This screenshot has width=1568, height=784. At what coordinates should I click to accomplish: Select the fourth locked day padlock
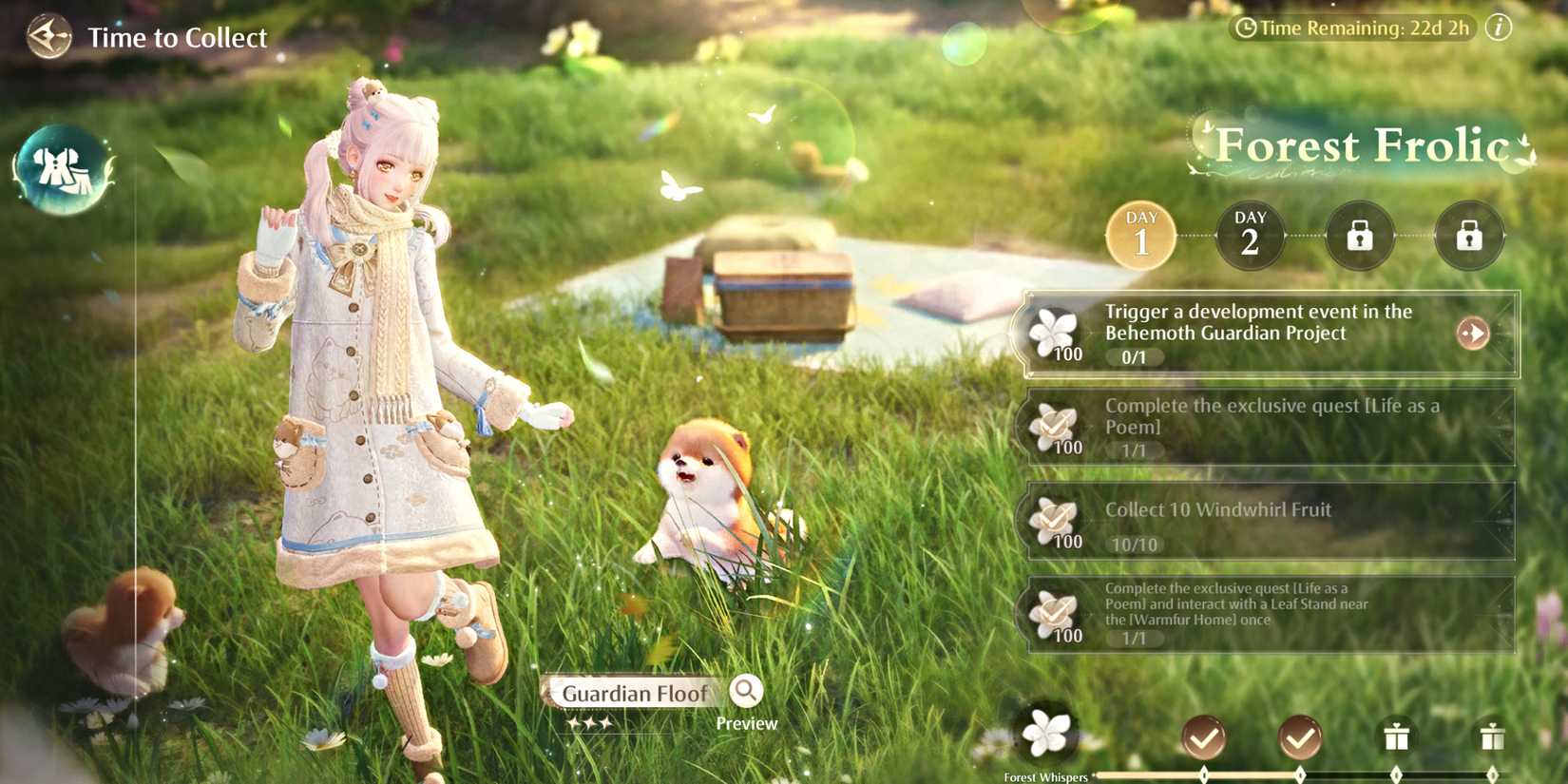pos(1468,236)
